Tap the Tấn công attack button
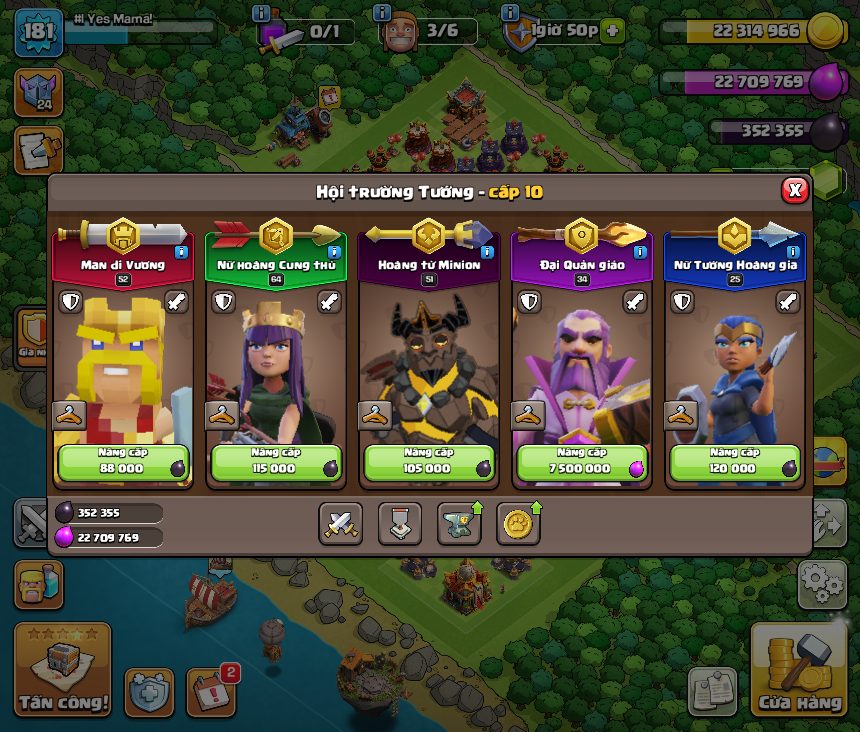Viewport: 860px width, 732px height. pos(62,670)
